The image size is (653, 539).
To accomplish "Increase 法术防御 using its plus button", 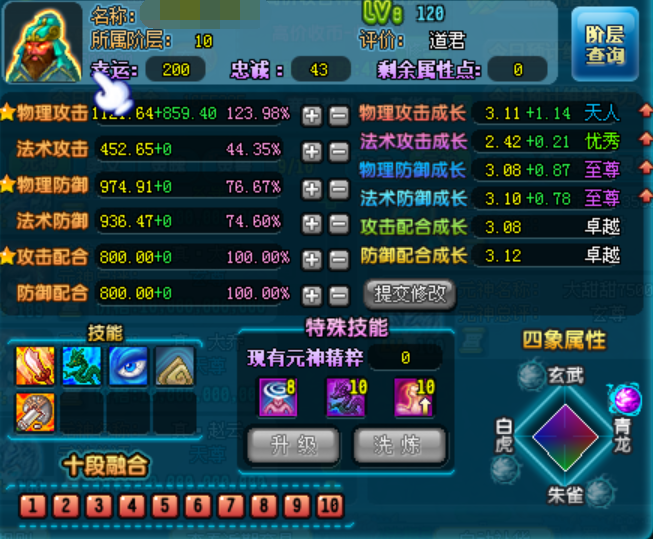I will point(312,222).
